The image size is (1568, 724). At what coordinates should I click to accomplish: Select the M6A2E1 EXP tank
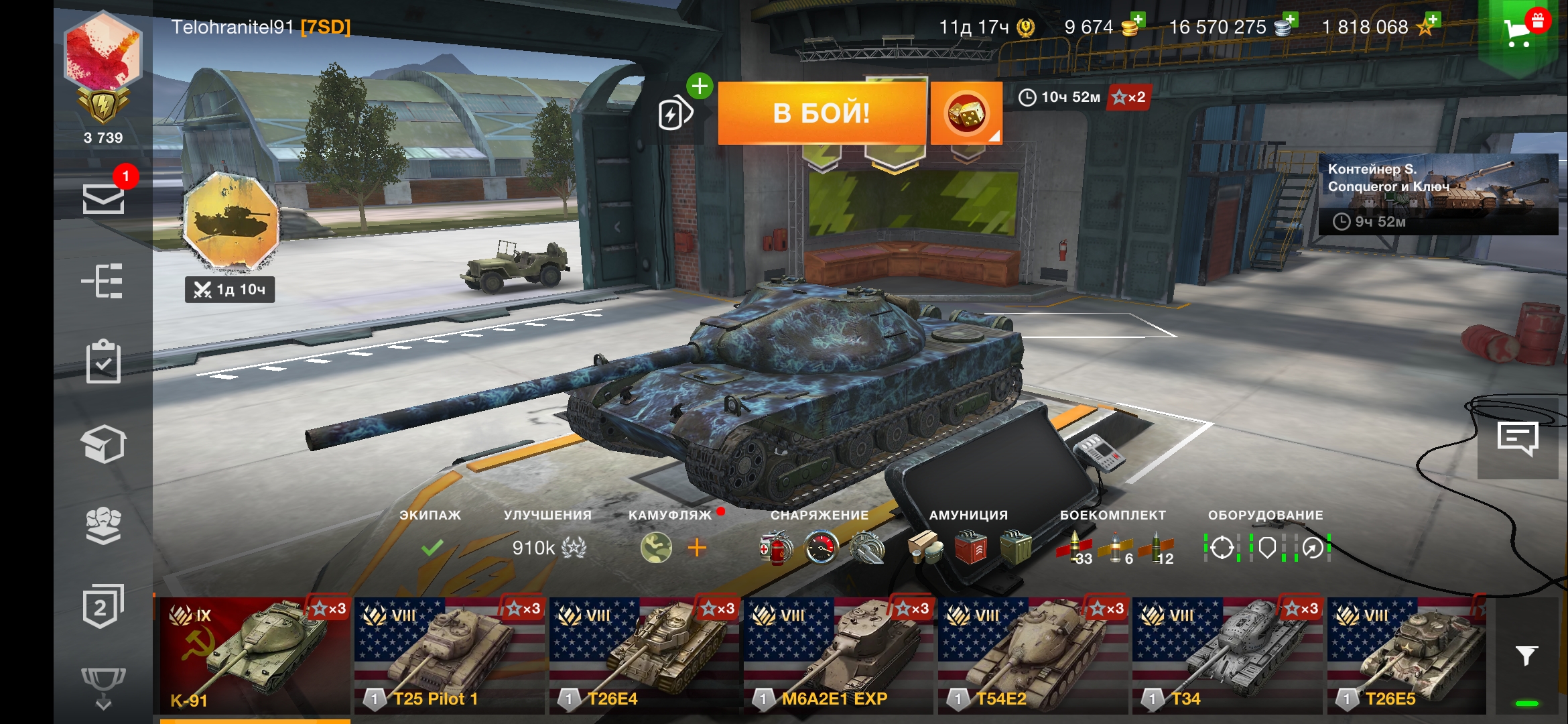[x=838, y=656]
